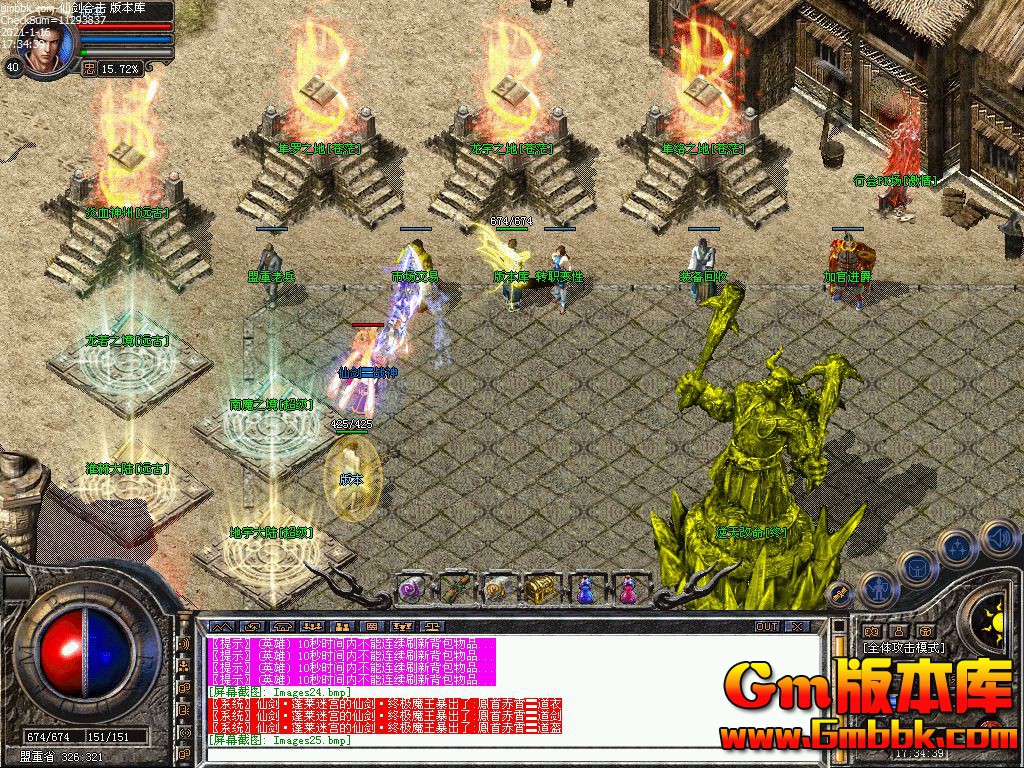The width and height of the screenshot is (1024, 768).
Task: Click the OUT button above chat
Action: (x=766, y=627)
